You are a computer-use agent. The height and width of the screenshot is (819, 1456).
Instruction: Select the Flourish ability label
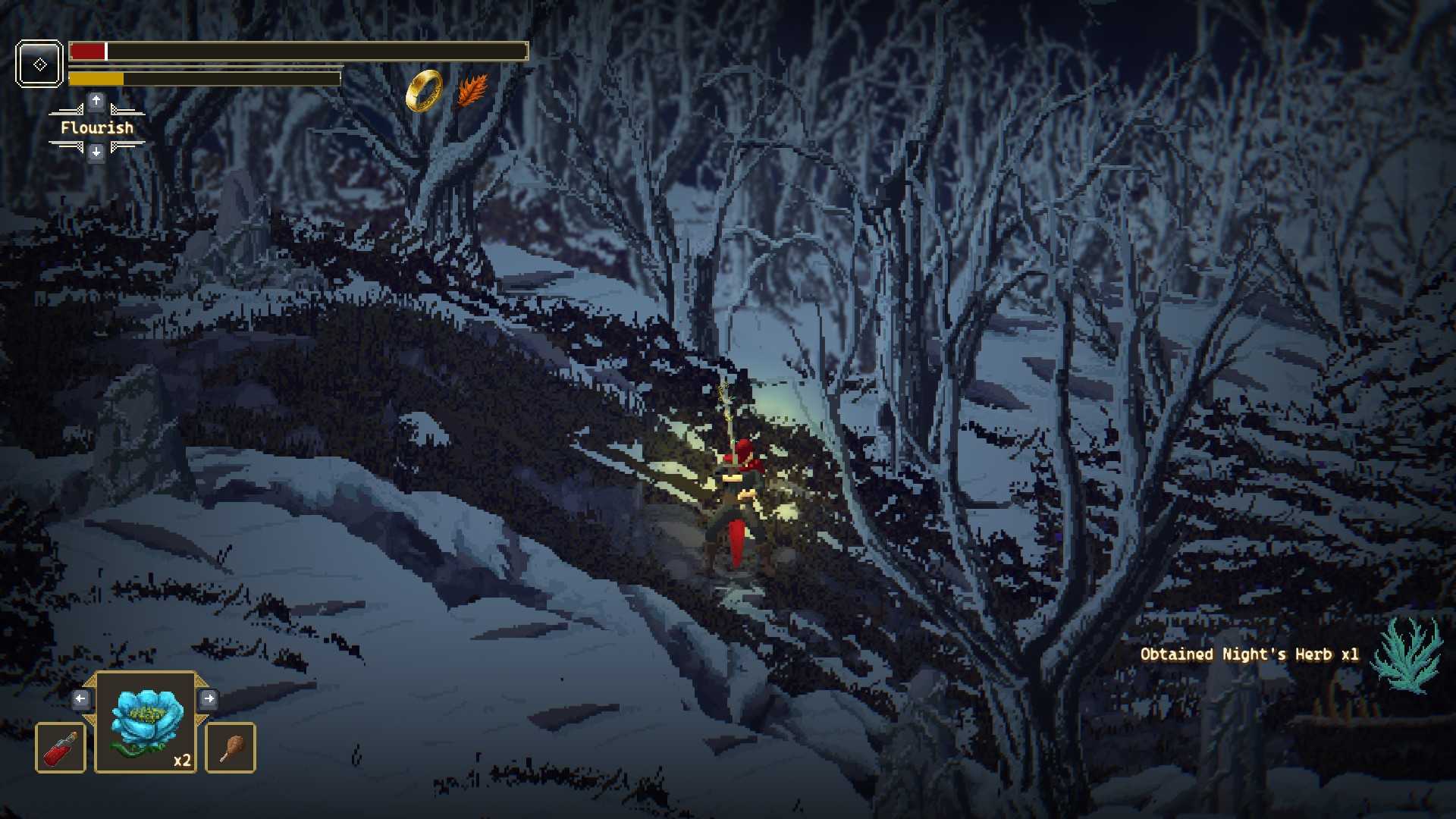(96, 127)
